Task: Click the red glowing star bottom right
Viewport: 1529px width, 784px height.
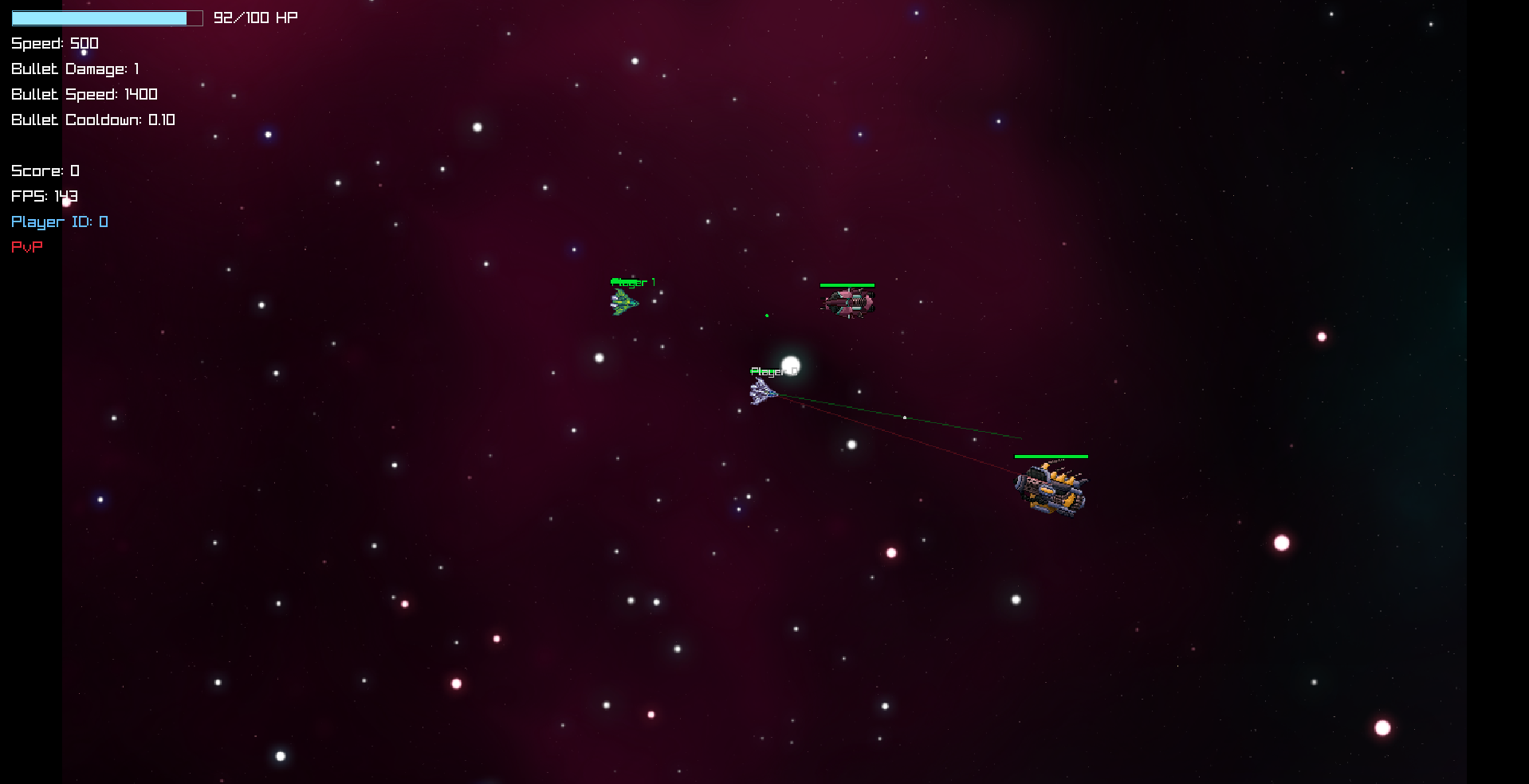Action: pyautogui.click(x=1382, y=727)
